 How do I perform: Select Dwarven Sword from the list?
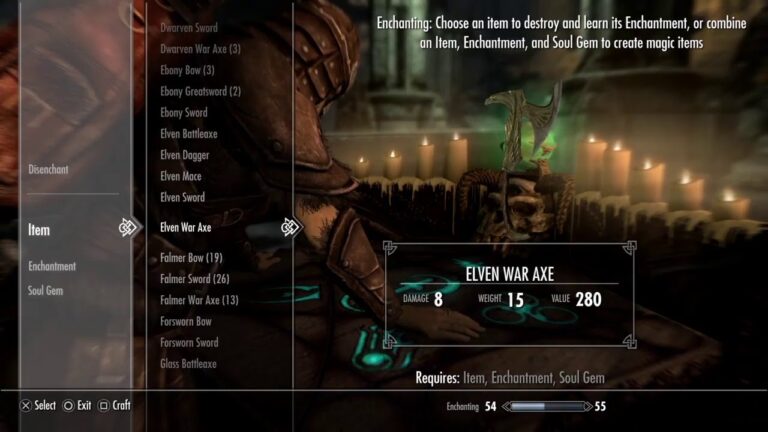[x=188, y=28]
